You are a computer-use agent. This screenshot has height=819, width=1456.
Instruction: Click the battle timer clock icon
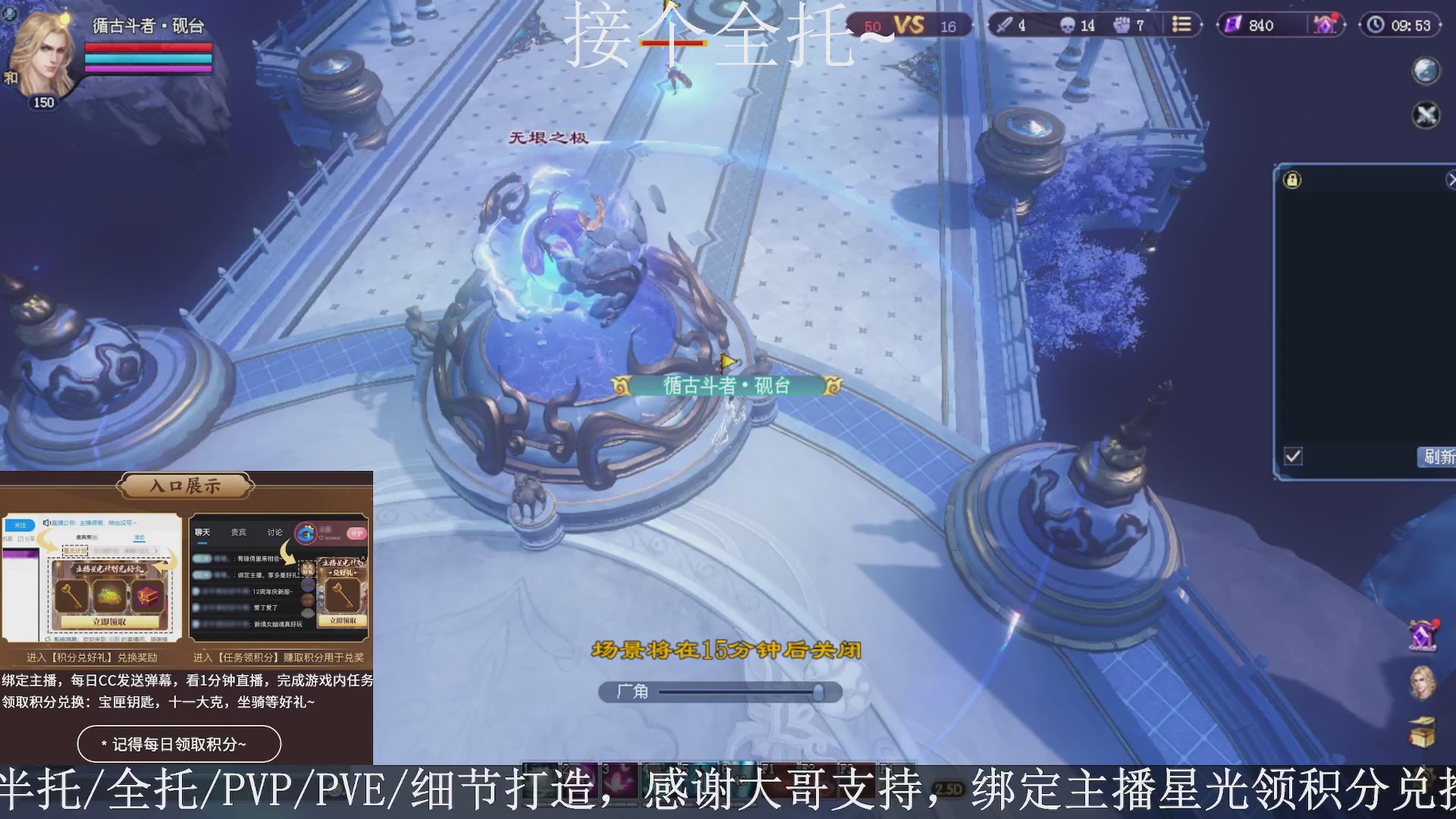[x=1375, y=24]
